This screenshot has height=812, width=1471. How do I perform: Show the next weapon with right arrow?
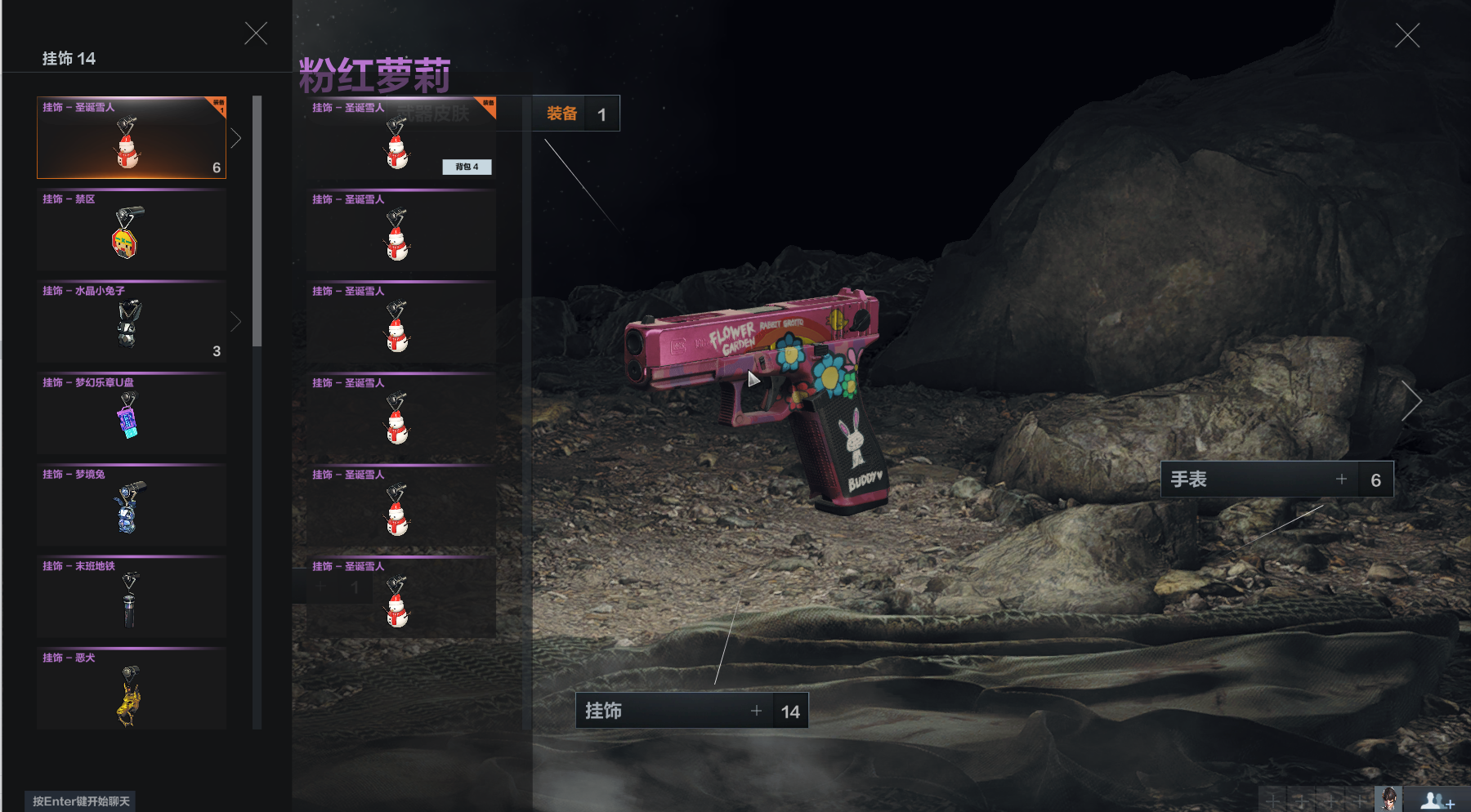[1412, 401]
